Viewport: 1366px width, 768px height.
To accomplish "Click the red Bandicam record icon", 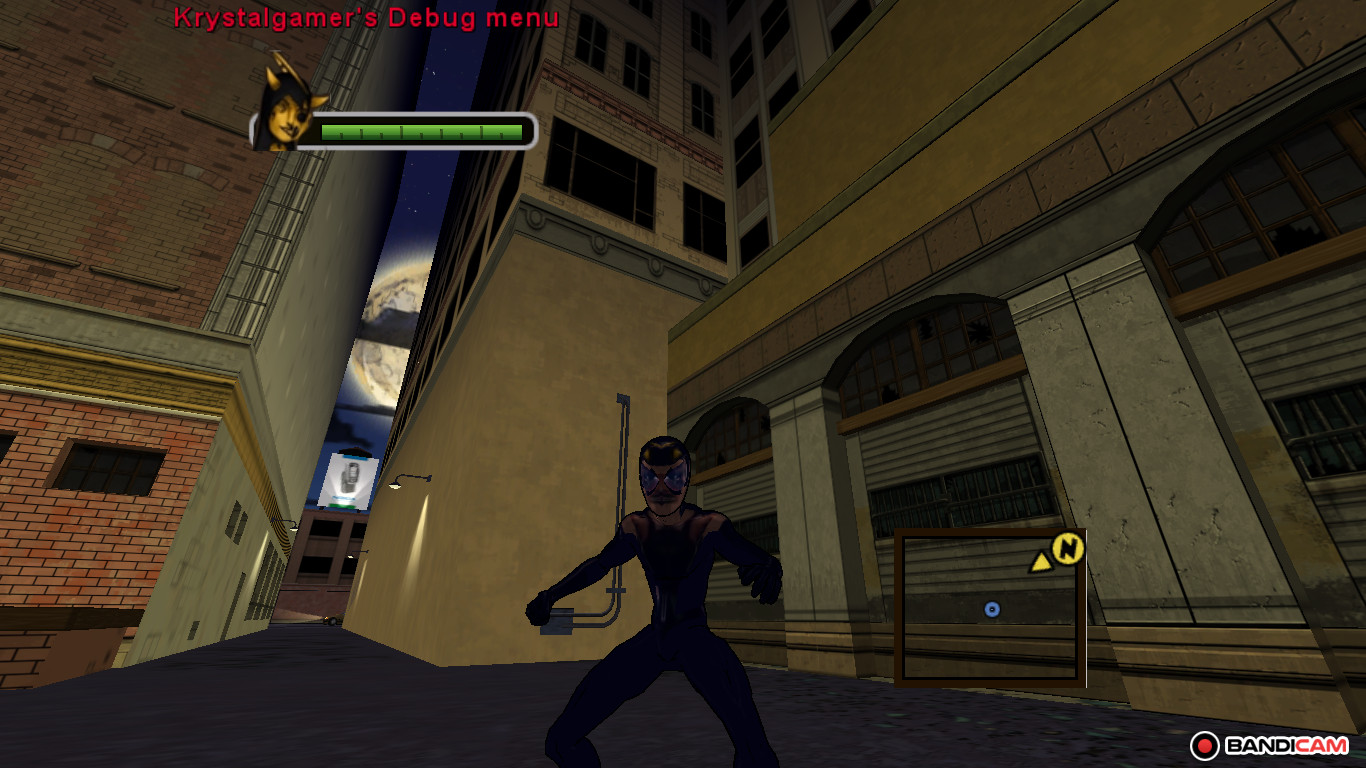I will click(x=1206, y=744).
